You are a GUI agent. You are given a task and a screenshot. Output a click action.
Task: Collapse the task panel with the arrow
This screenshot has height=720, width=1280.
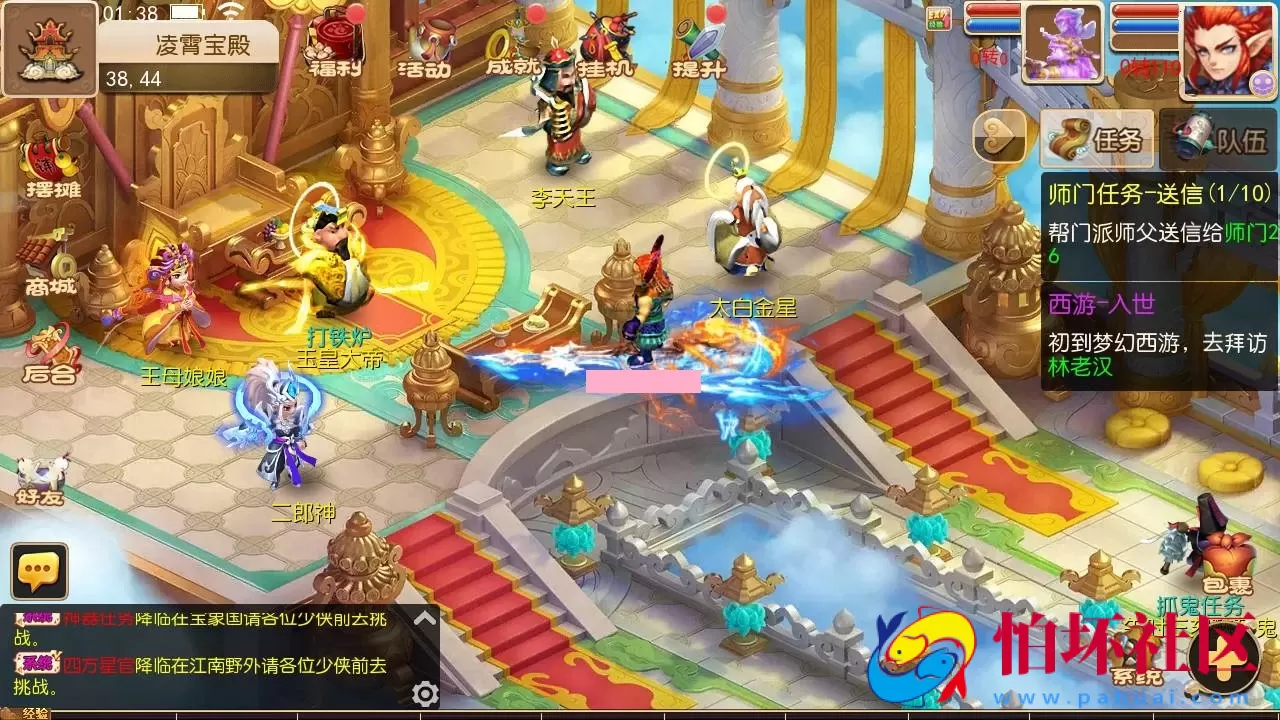coord(998,137)
